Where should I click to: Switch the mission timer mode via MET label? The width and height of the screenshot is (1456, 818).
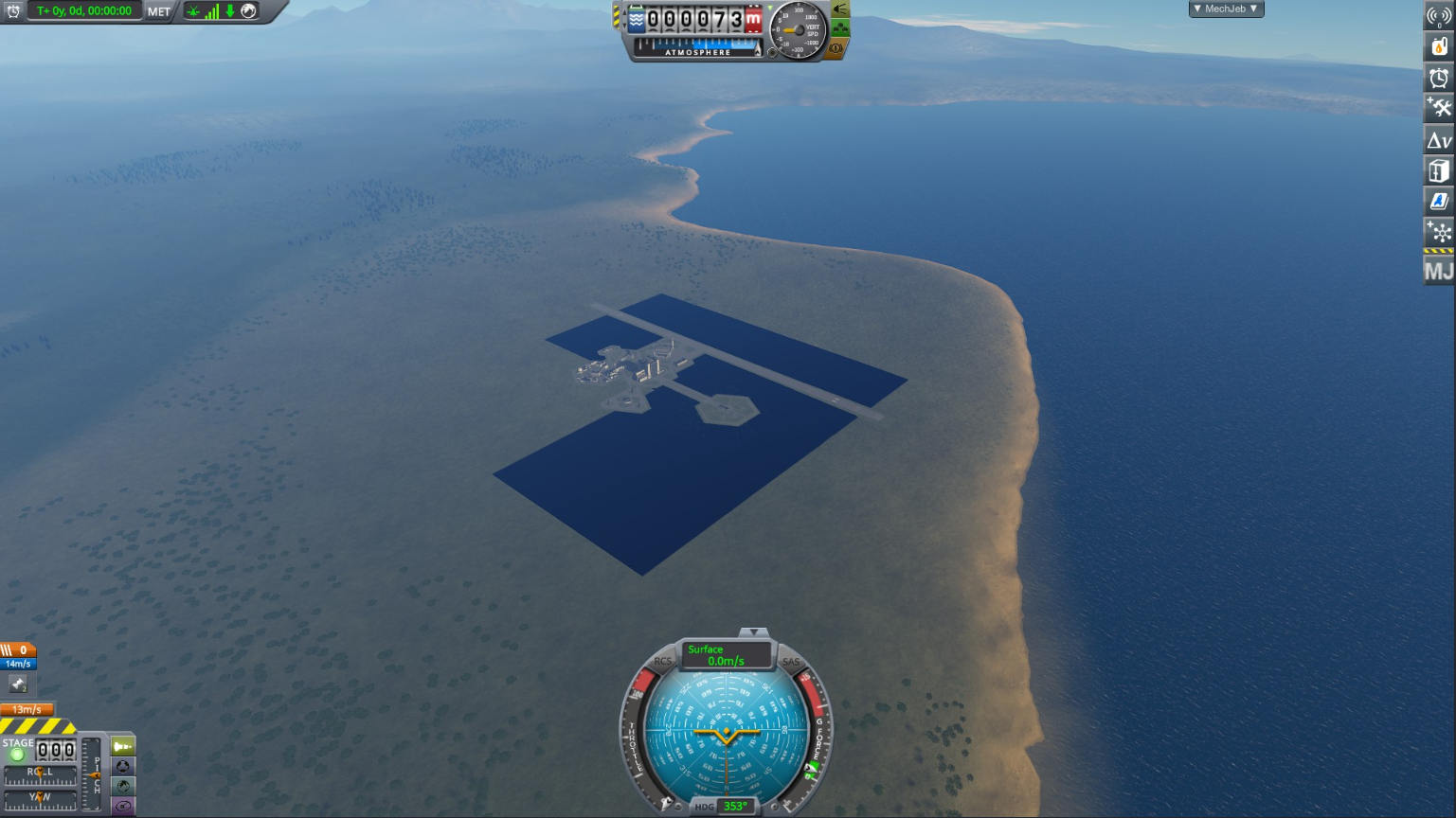click(157, 12)
